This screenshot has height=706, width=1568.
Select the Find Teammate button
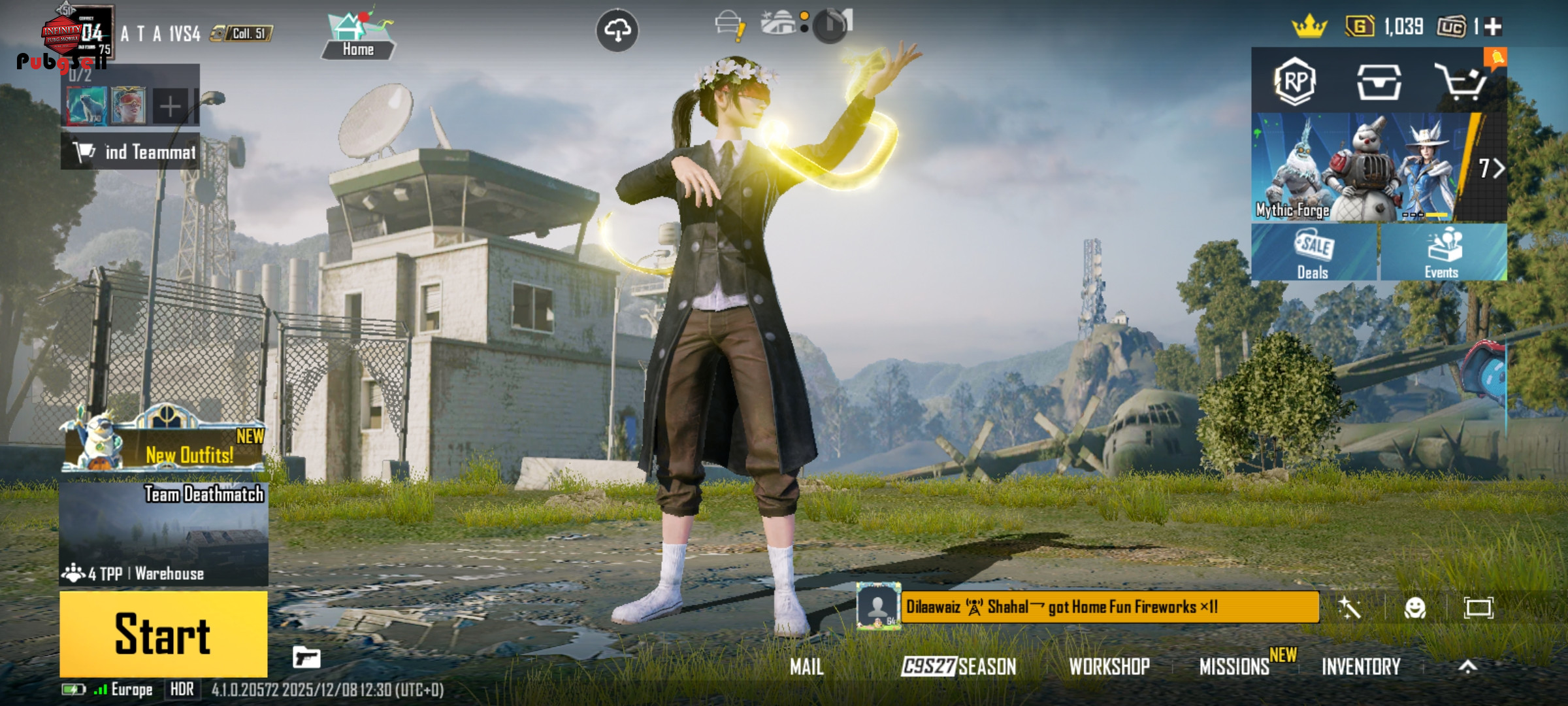131,152
